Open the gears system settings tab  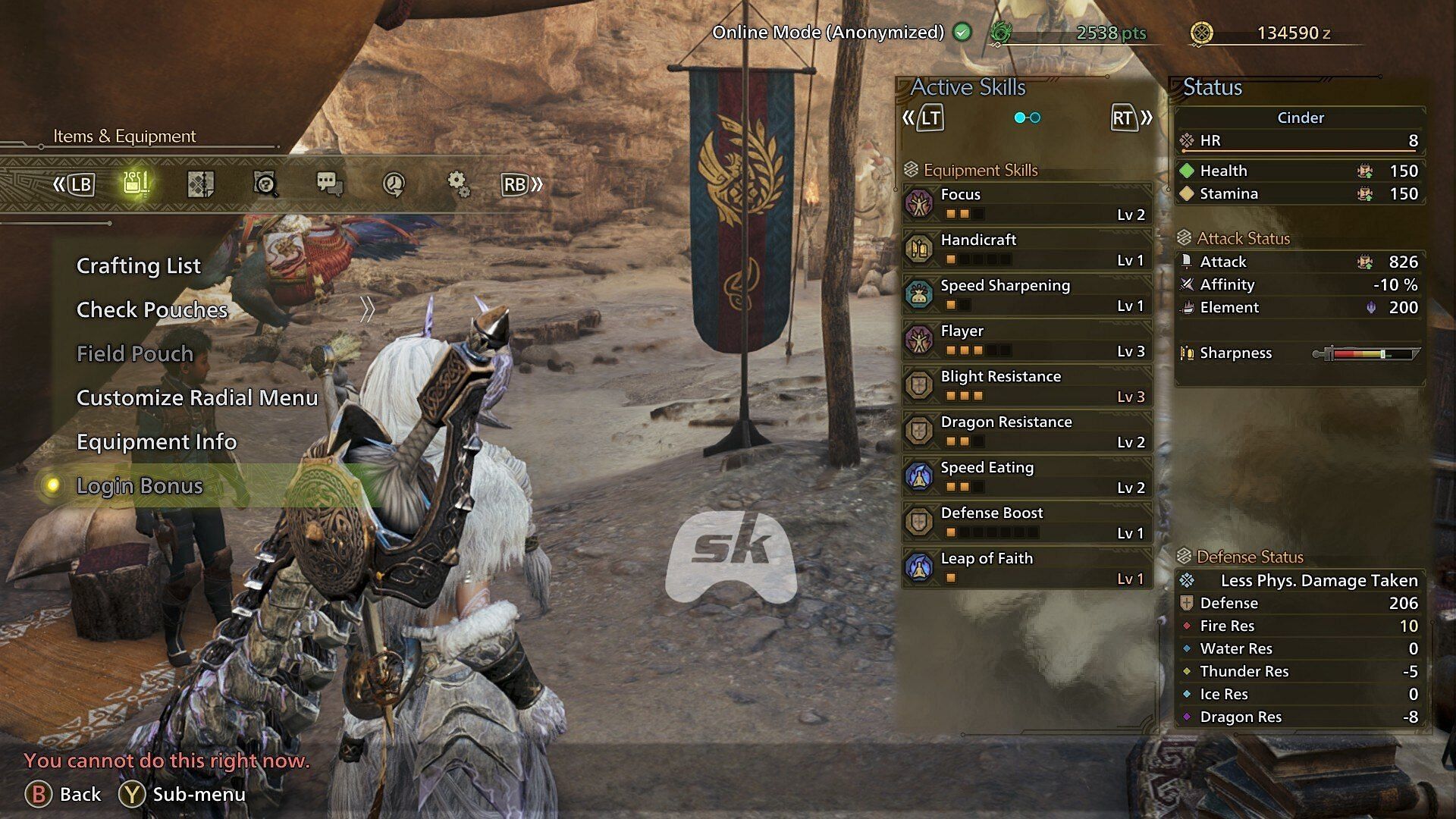458,184
